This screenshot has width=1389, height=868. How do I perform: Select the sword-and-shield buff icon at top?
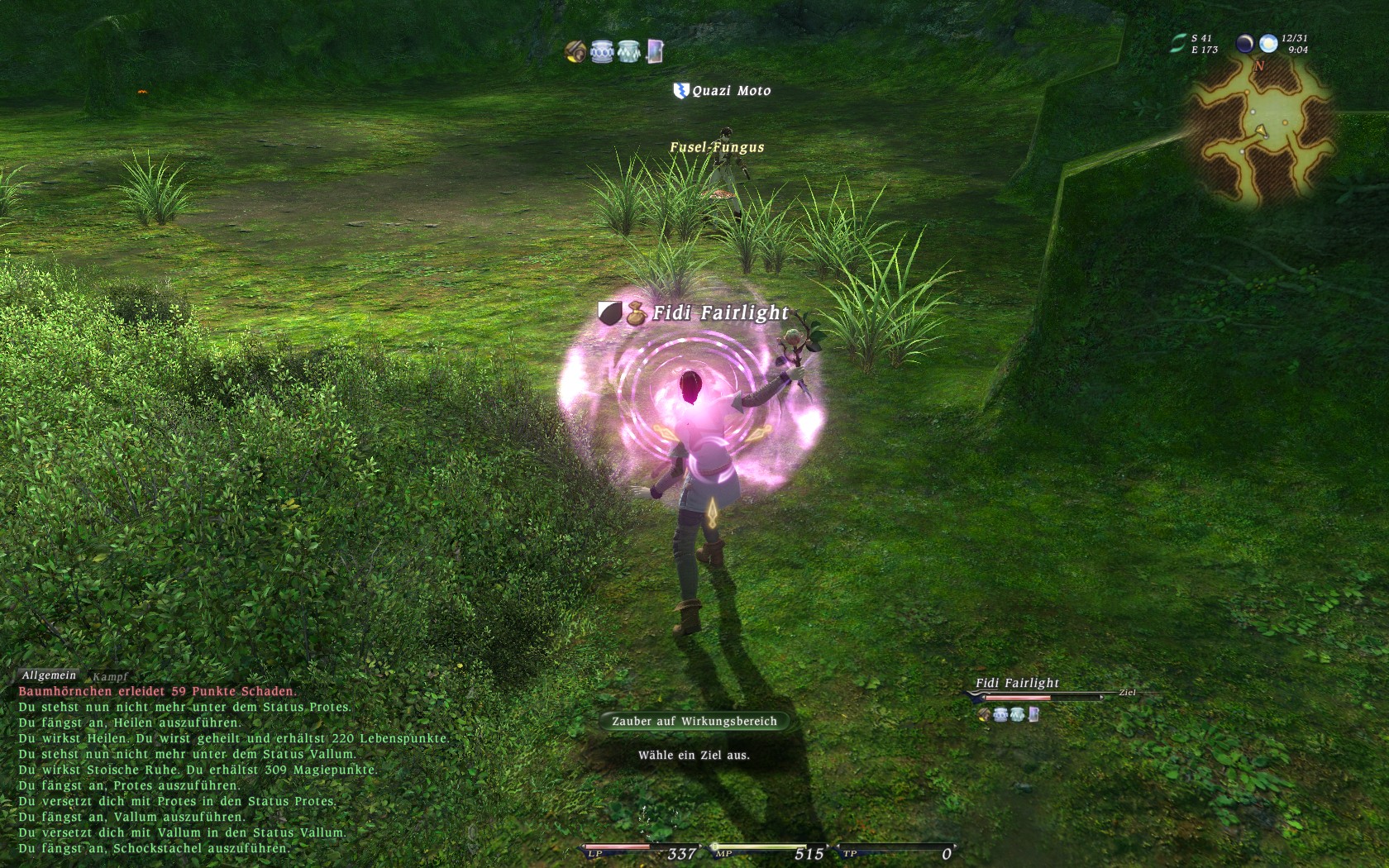tap(575, 51)
